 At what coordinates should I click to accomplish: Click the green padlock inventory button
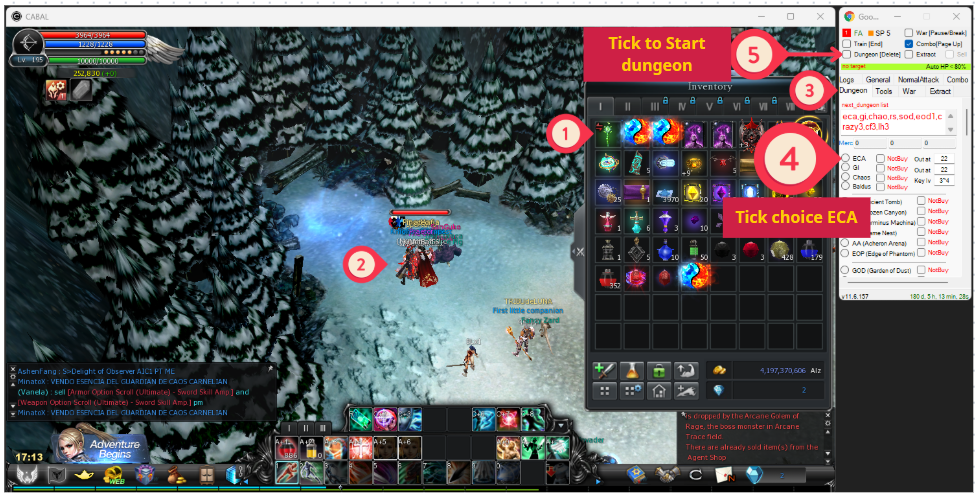click(659, 370)
